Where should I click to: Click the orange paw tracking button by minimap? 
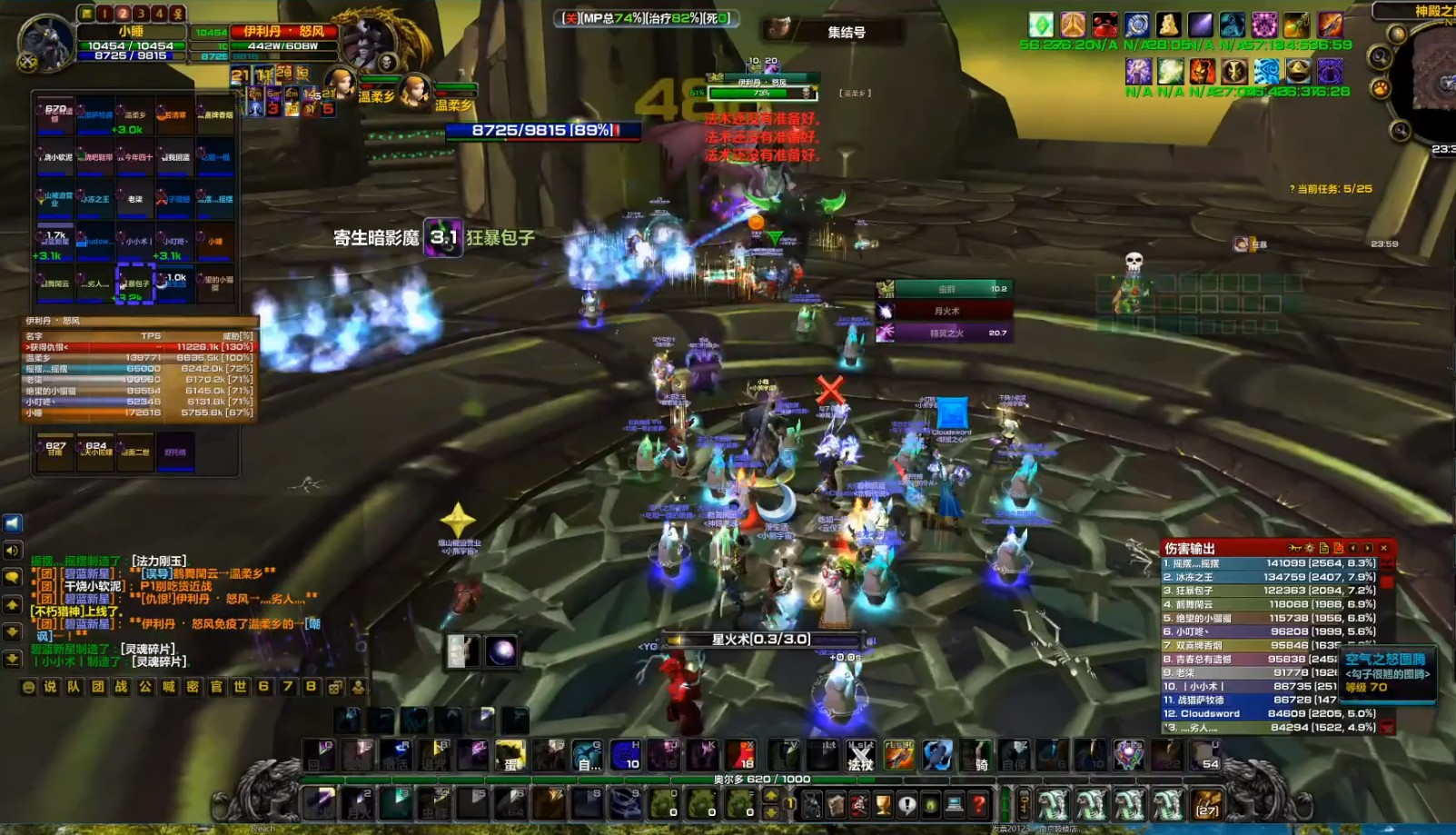tap(1380, 88)
